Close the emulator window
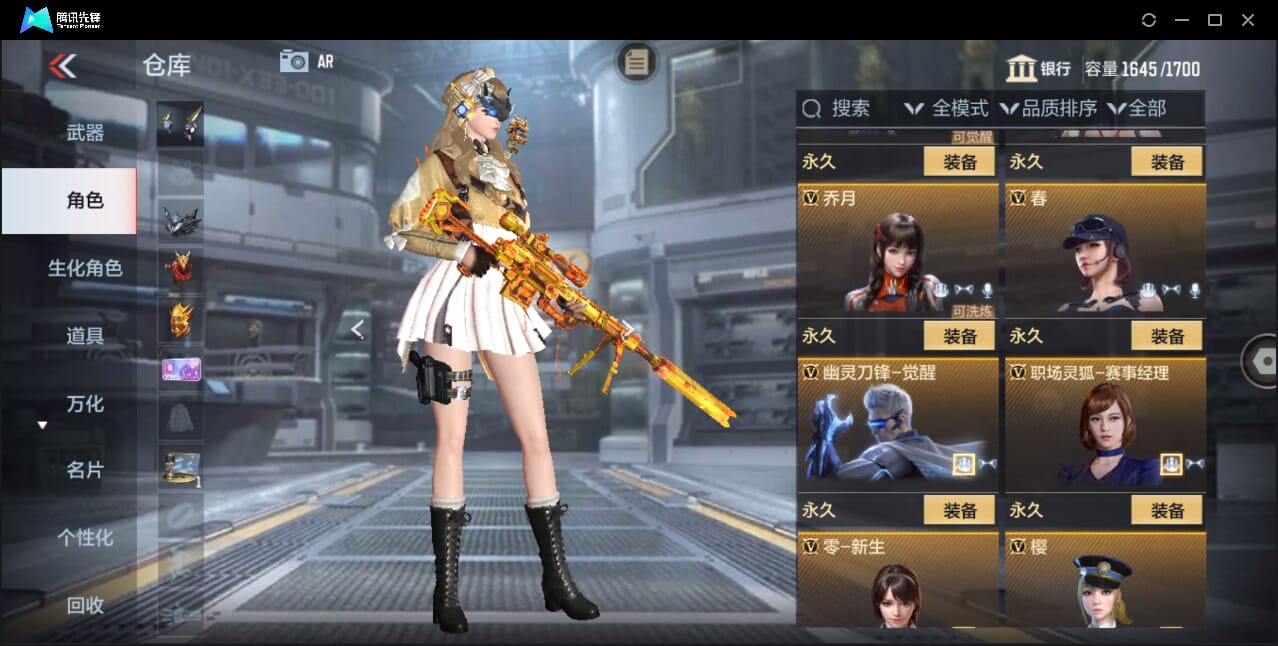Screen dimensions: 1278x646 [x=1248, y=20]
